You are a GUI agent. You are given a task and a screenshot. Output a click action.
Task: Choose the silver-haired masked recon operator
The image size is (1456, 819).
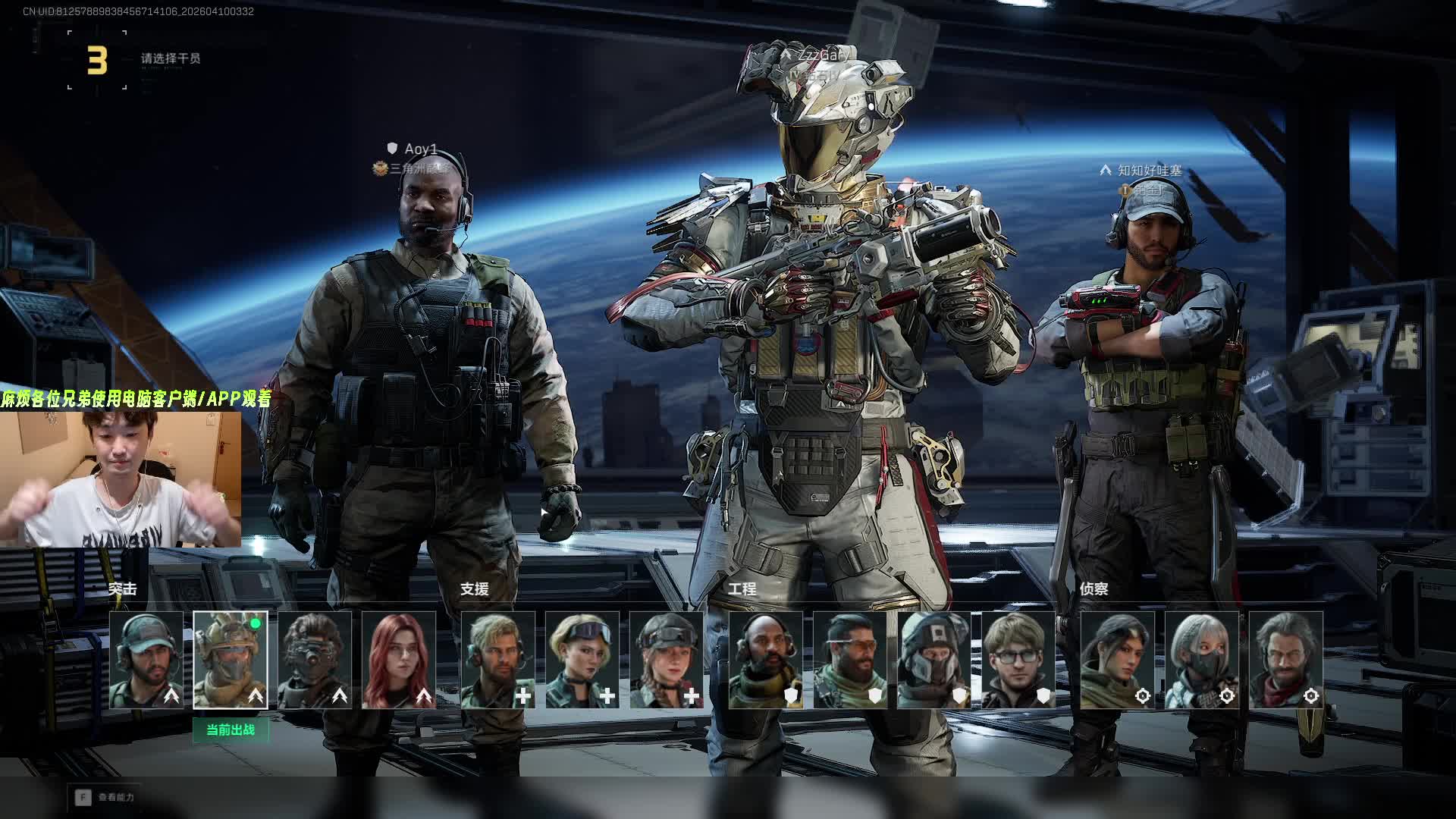click(1202, 660)
